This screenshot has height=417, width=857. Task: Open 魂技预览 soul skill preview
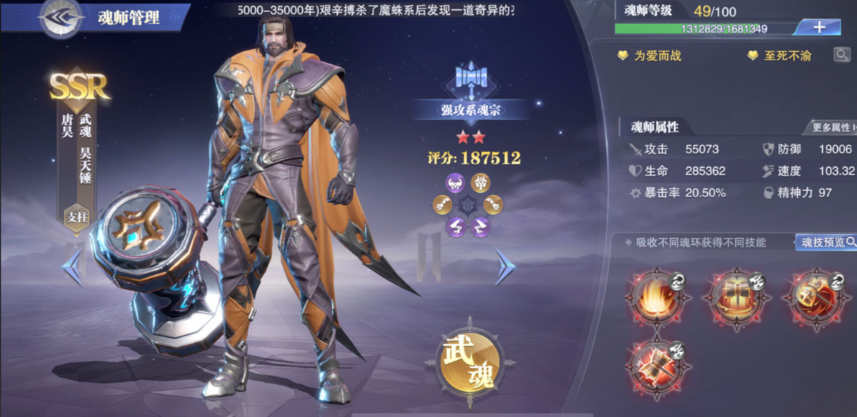click(827, 243)
